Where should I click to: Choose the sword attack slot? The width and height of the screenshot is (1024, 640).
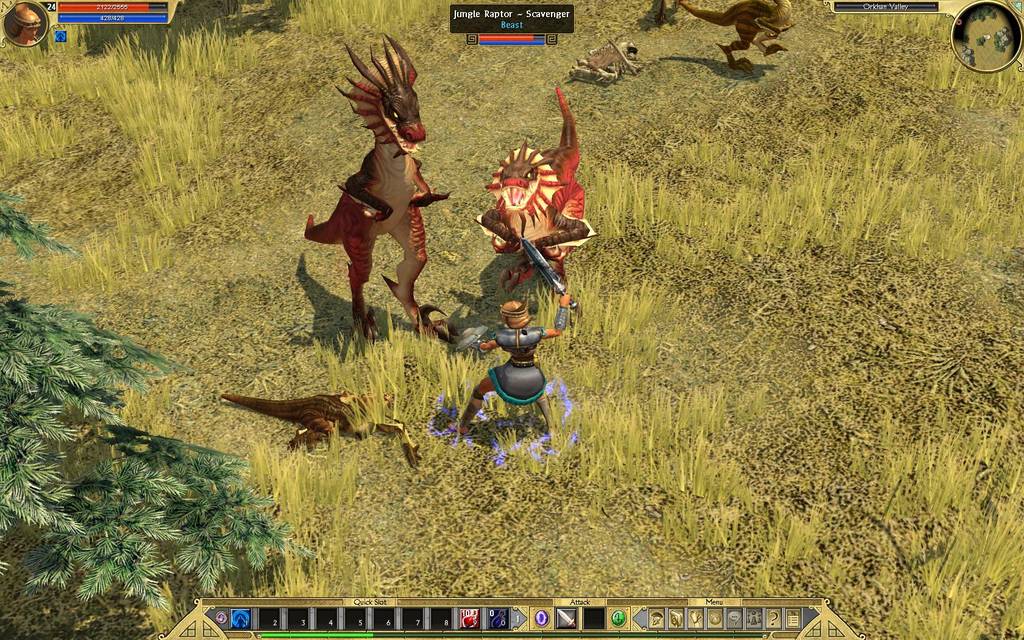click(566, 619)
